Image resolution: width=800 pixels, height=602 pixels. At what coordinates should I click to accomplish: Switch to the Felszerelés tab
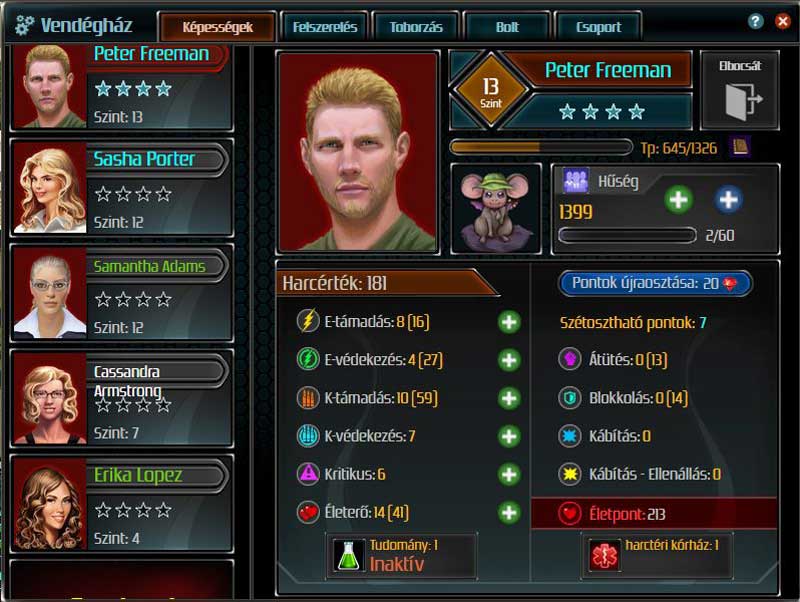coord(325,27)
